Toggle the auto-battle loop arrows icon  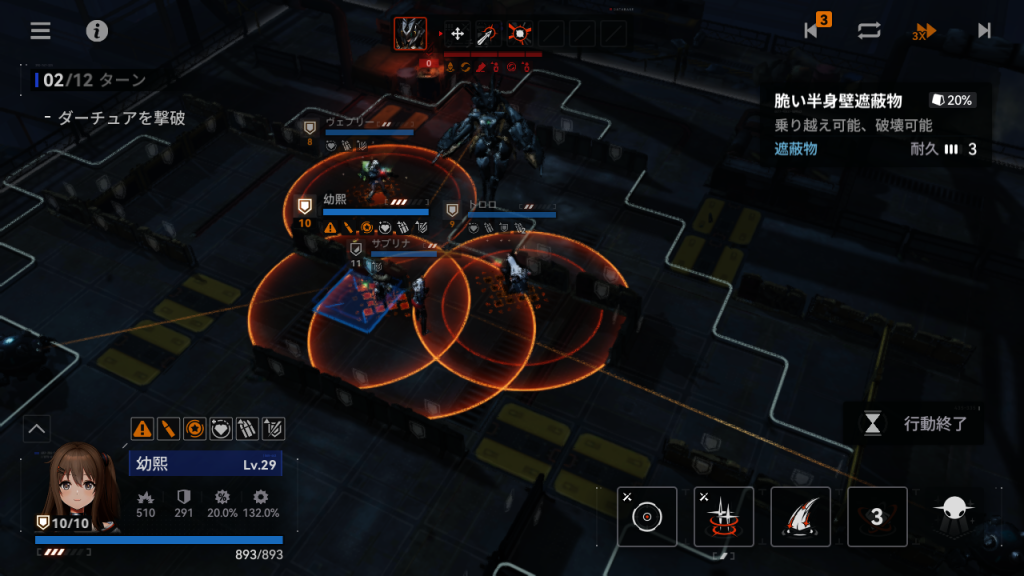[x=869, y=30]
